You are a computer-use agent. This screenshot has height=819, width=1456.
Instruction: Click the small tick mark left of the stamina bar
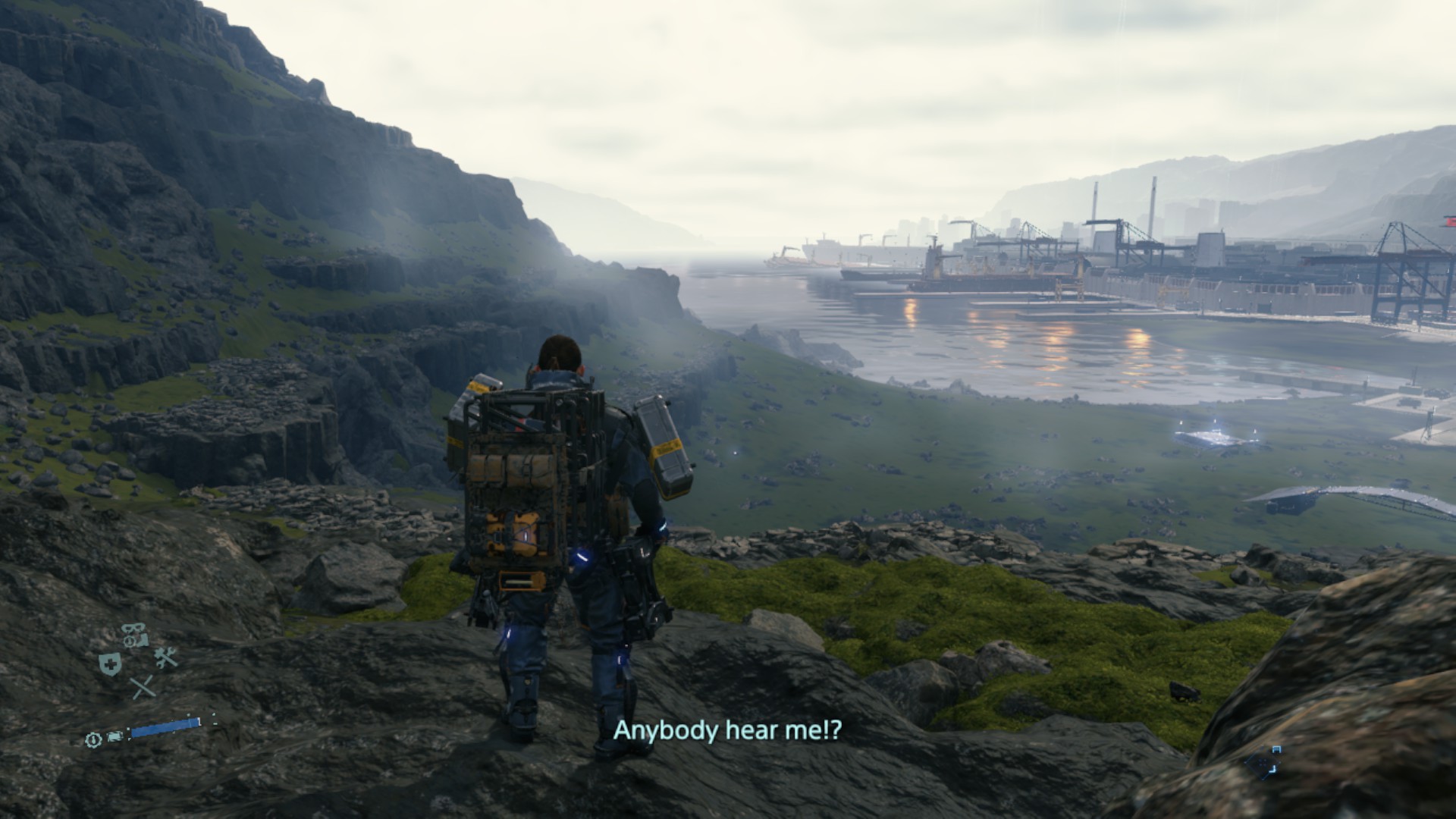(129, 730)
